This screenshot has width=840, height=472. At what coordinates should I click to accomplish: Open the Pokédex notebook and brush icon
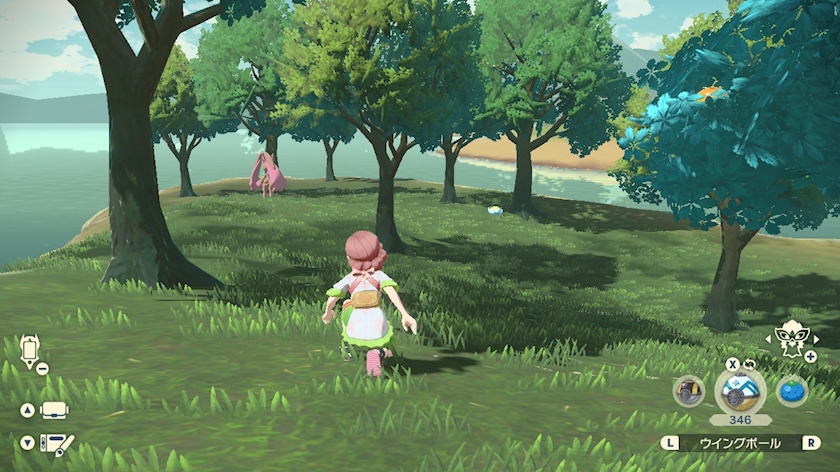57,442
